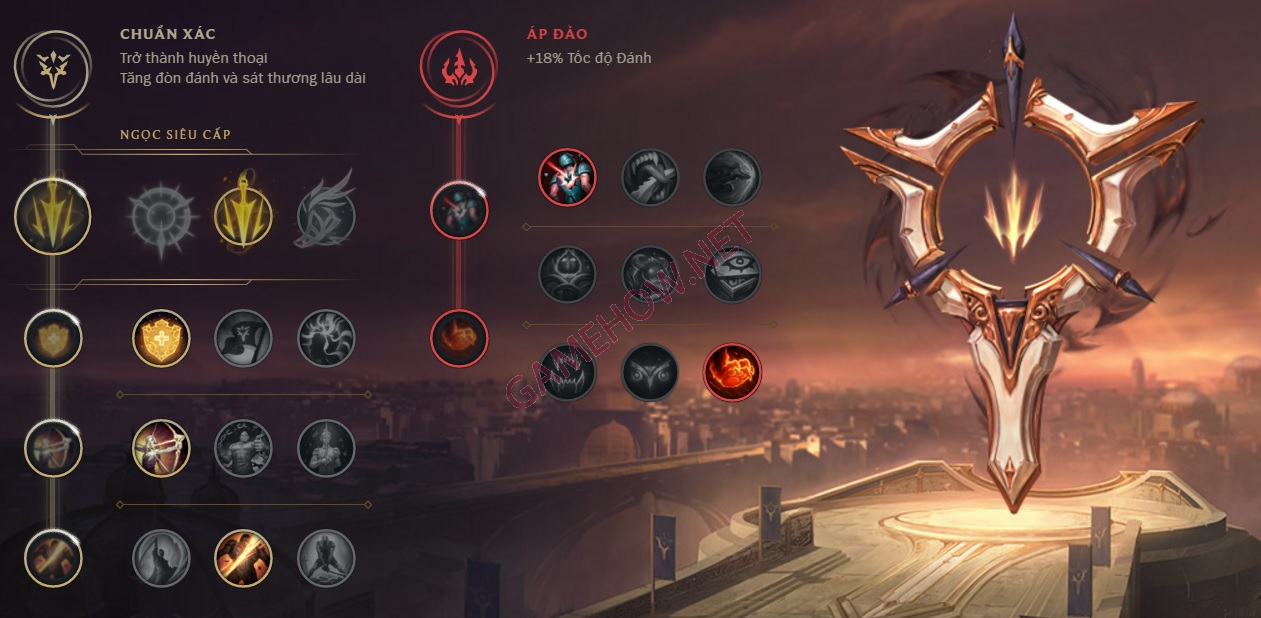Select the Sudden Impact rune
This screenshot has height=618, width=1261.
(x=733, y=177)
